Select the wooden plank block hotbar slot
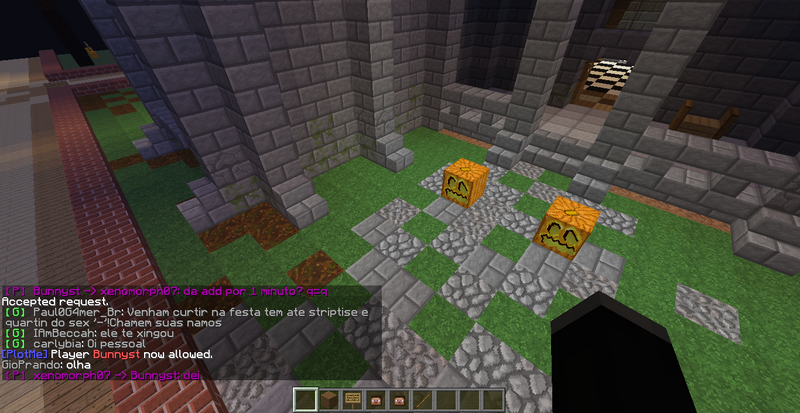The width and height of the screenshot is (800, 413). (329, 400)
